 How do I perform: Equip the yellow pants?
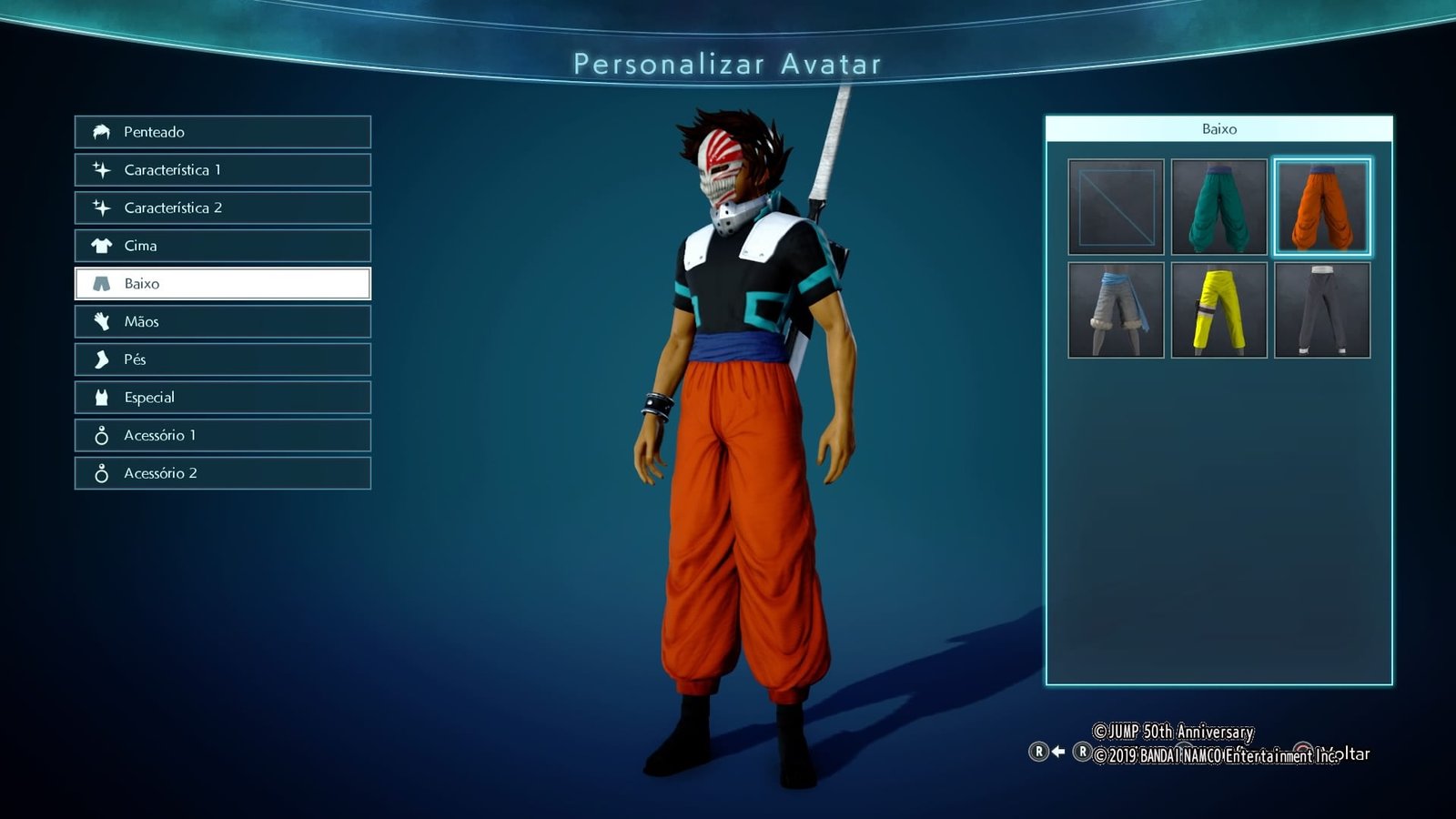[x=1218, y=310]
